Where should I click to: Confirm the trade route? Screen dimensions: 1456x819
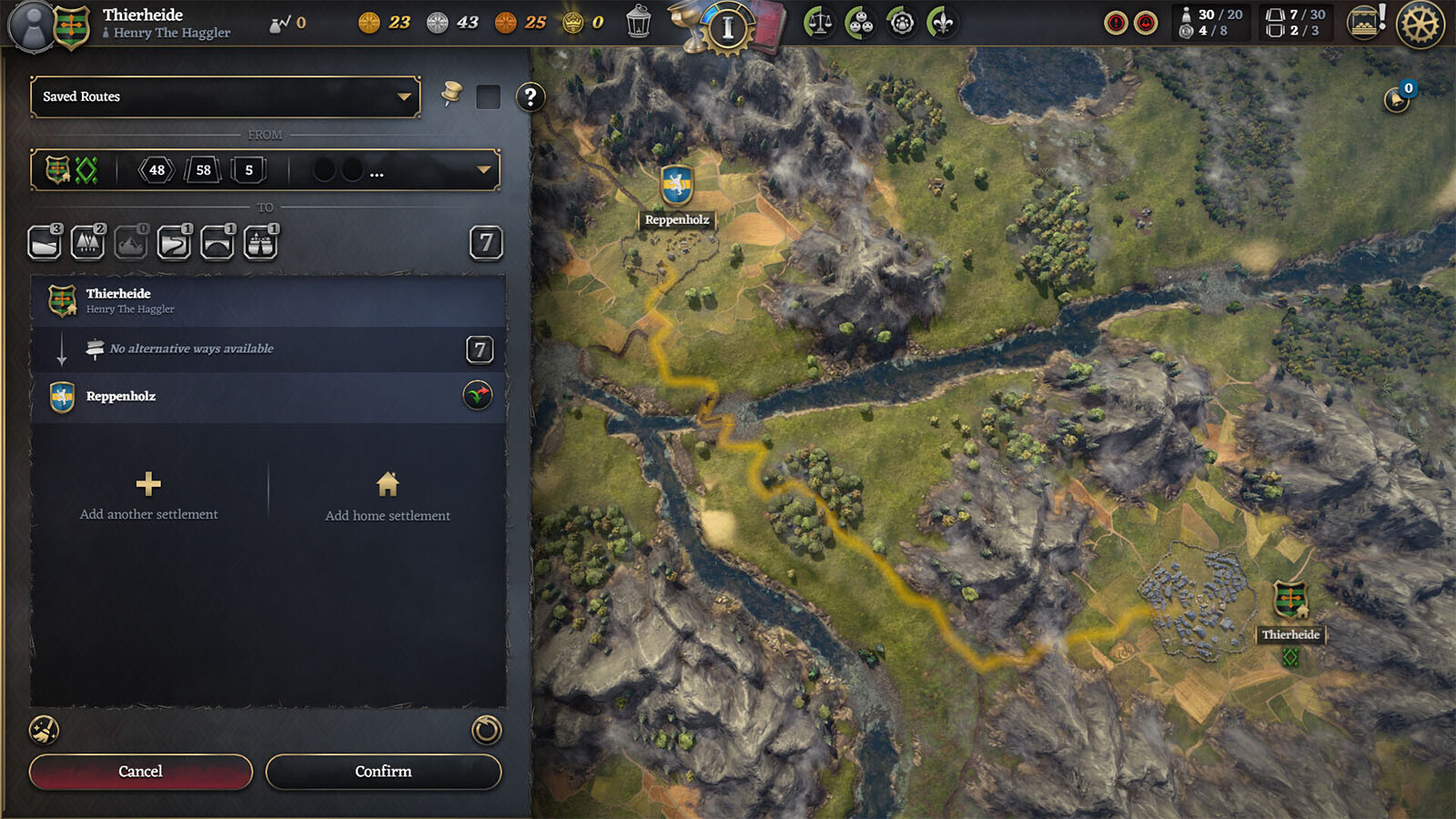(x=383, y=772)
